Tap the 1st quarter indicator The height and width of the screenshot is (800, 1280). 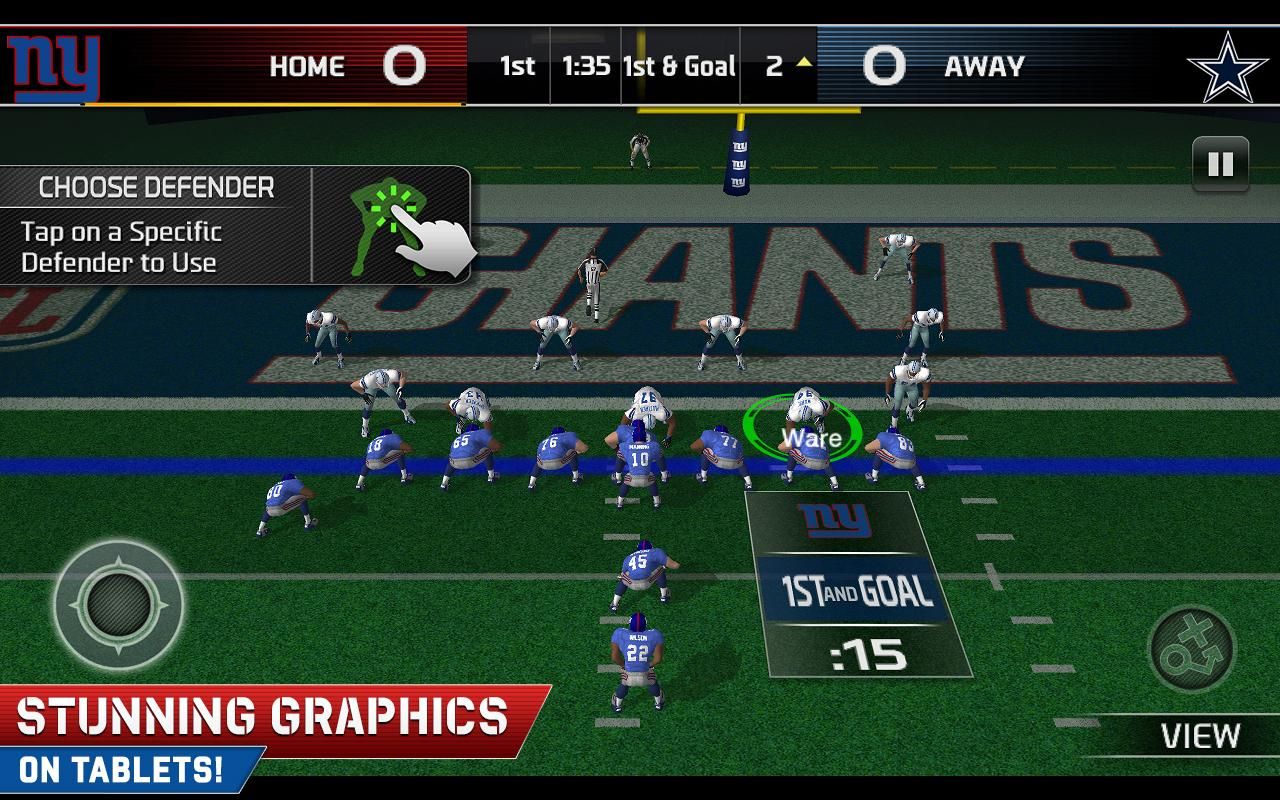(516, 66)
